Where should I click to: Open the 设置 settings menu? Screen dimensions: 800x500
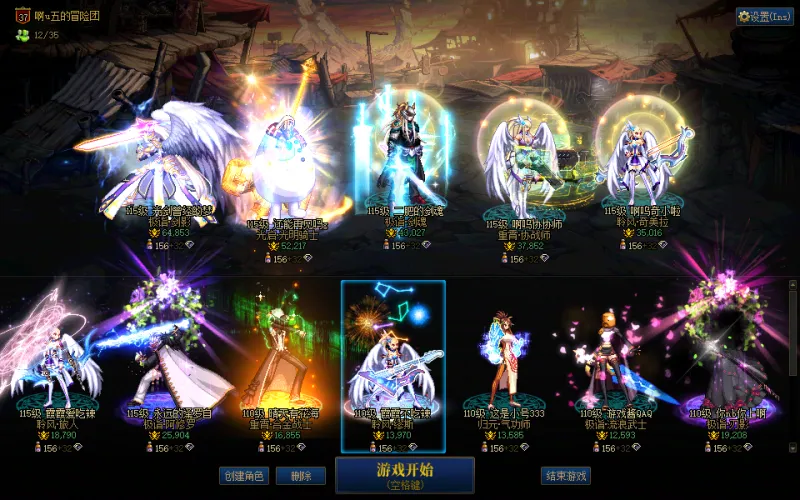click(764, 16)
